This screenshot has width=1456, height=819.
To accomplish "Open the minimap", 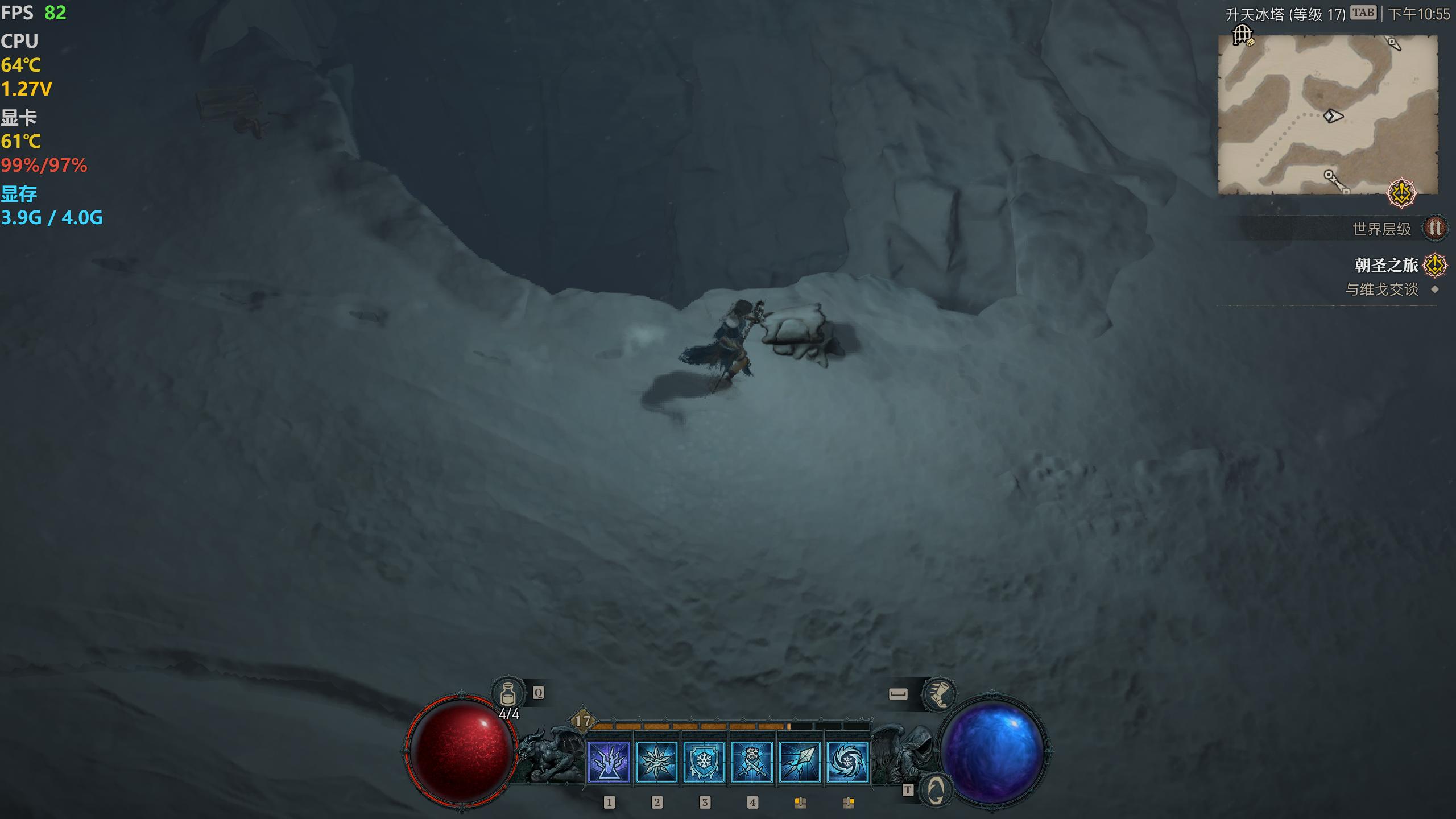I will pos(1327,114).
